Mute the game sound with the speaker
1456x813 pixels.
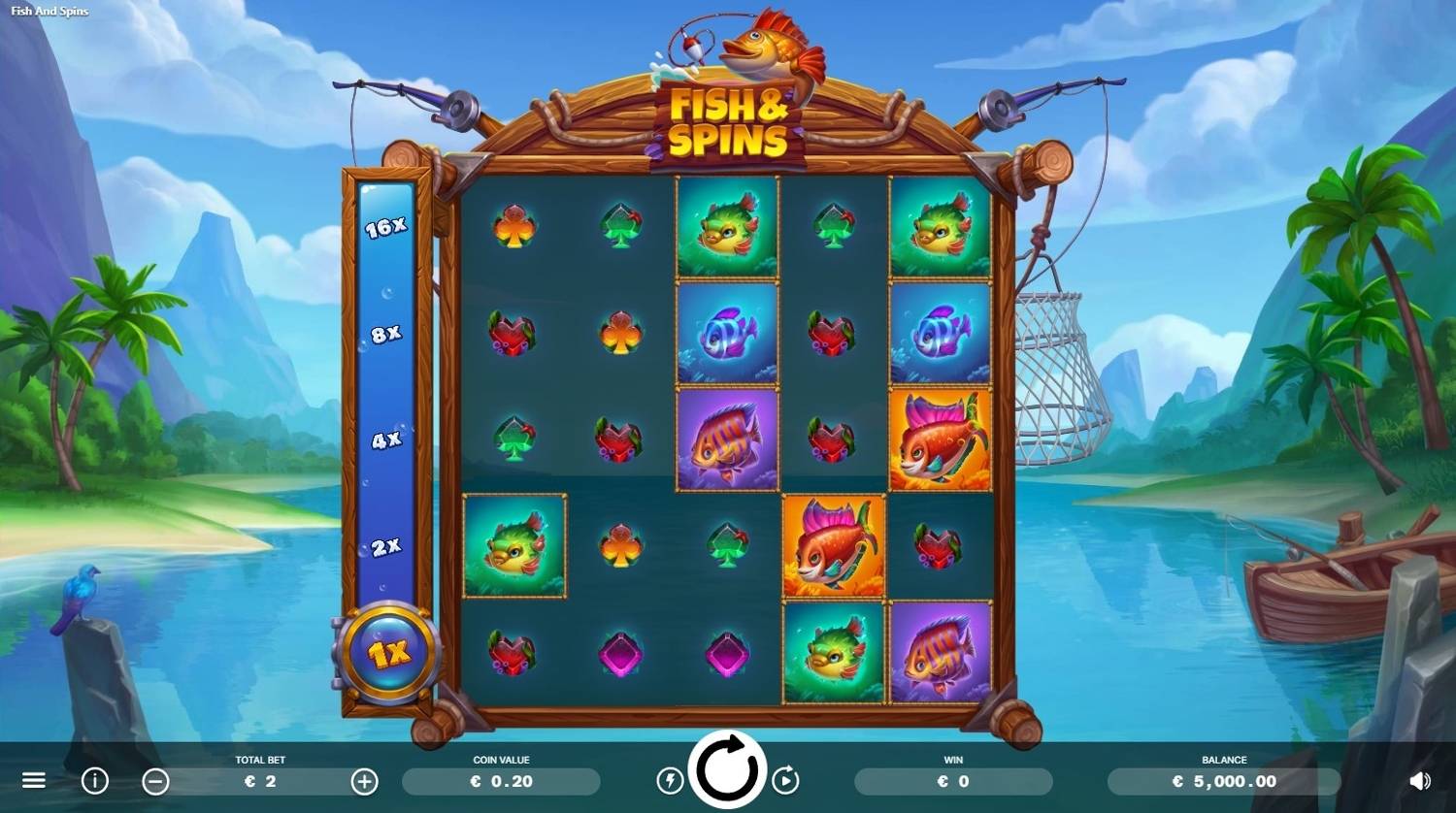click(x=1421, y=780)
